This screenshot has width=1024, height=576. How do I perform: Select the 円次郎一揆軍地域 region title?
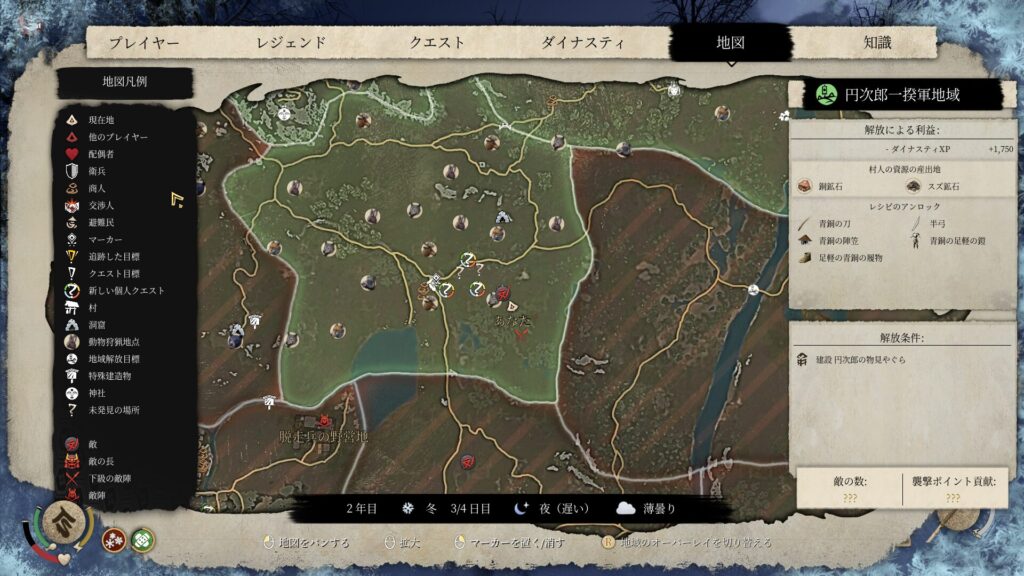[x=902, y=95]
